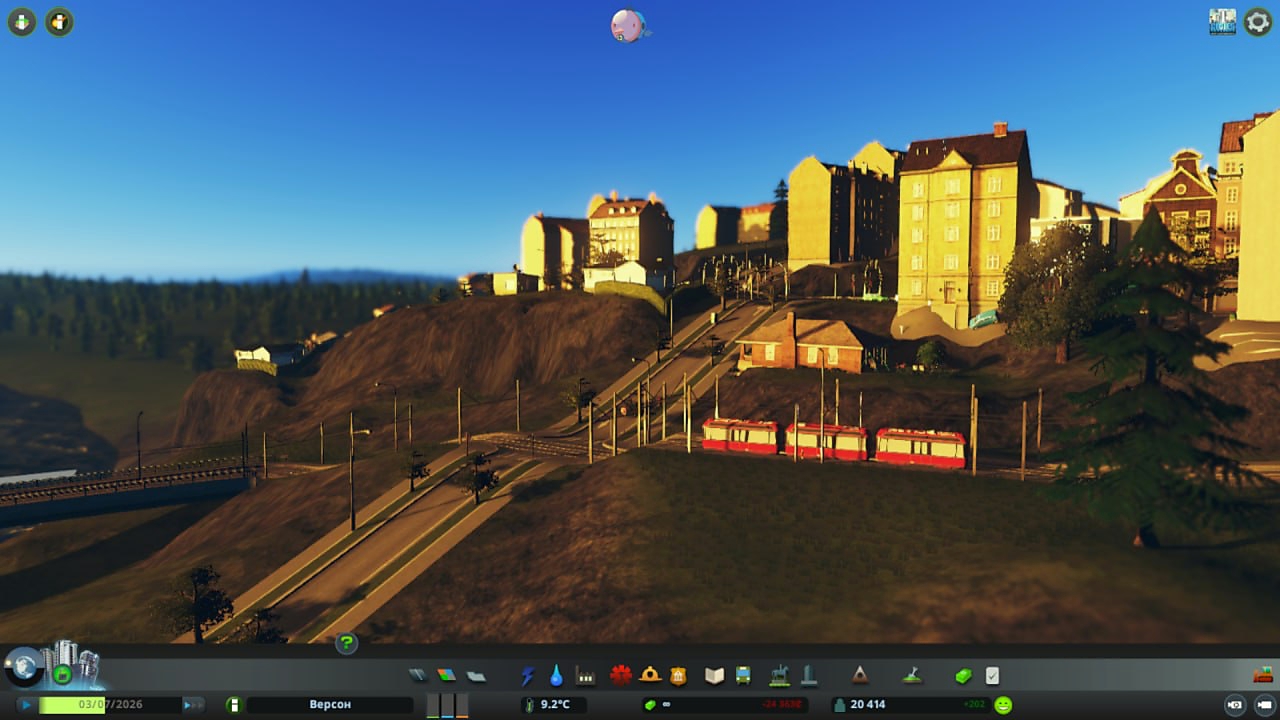1280x720 pixels.
Task: Open the bulldozer tool
Action: [1262, 675]
